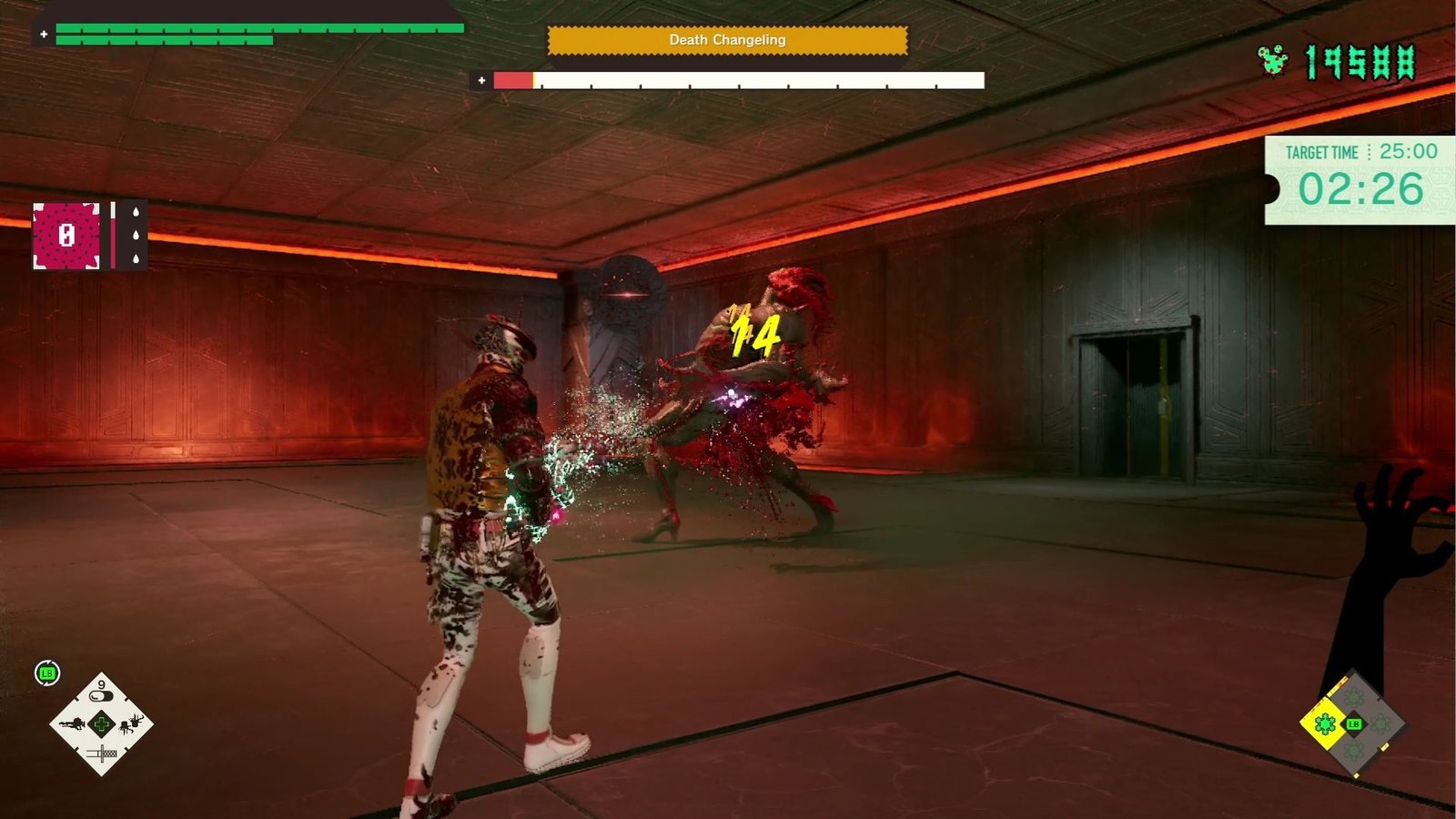
Task: Click the Death Changeling boss nameplate
Action: (728, 40)
